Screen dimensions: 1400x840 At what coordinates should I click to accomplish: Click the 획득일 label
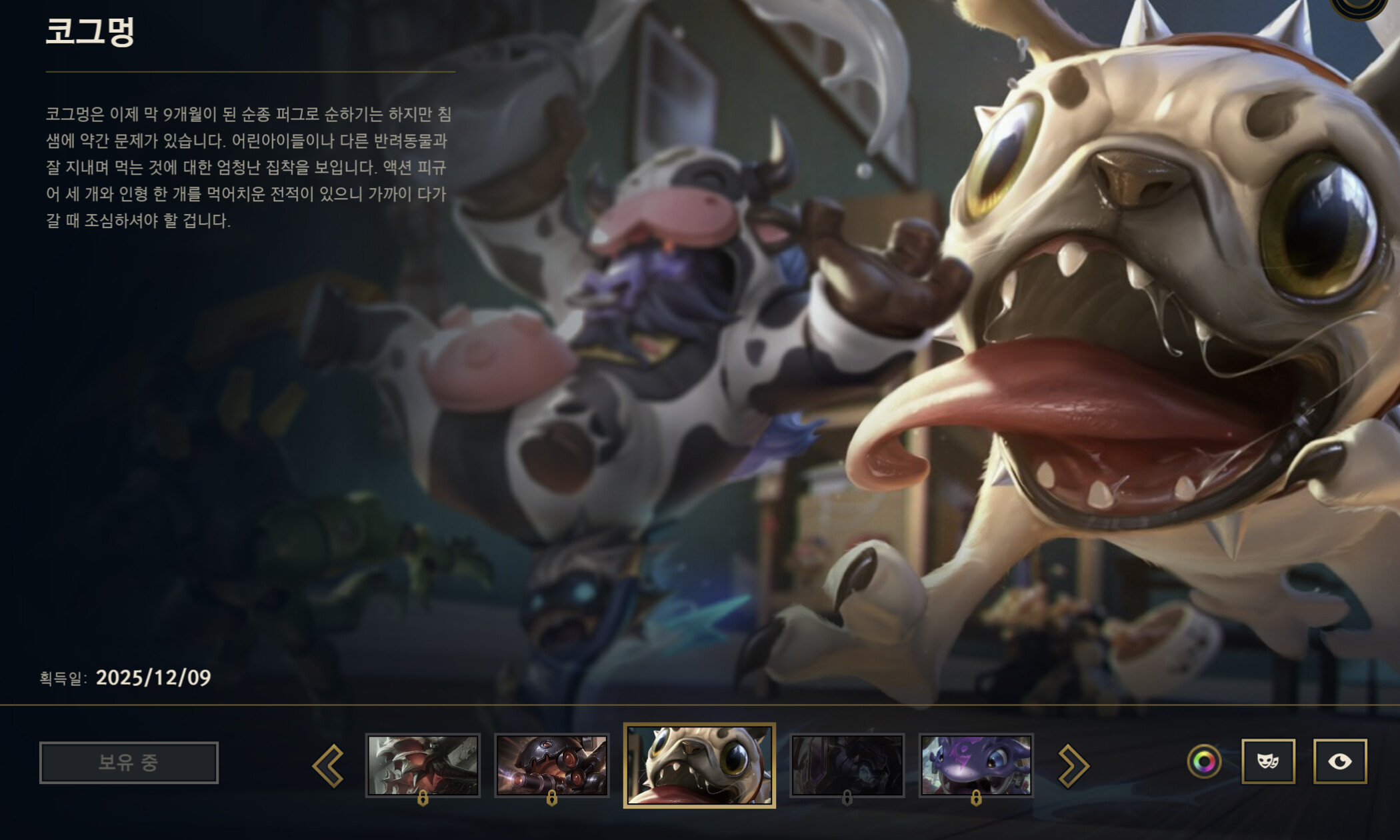tap(63, 678)
